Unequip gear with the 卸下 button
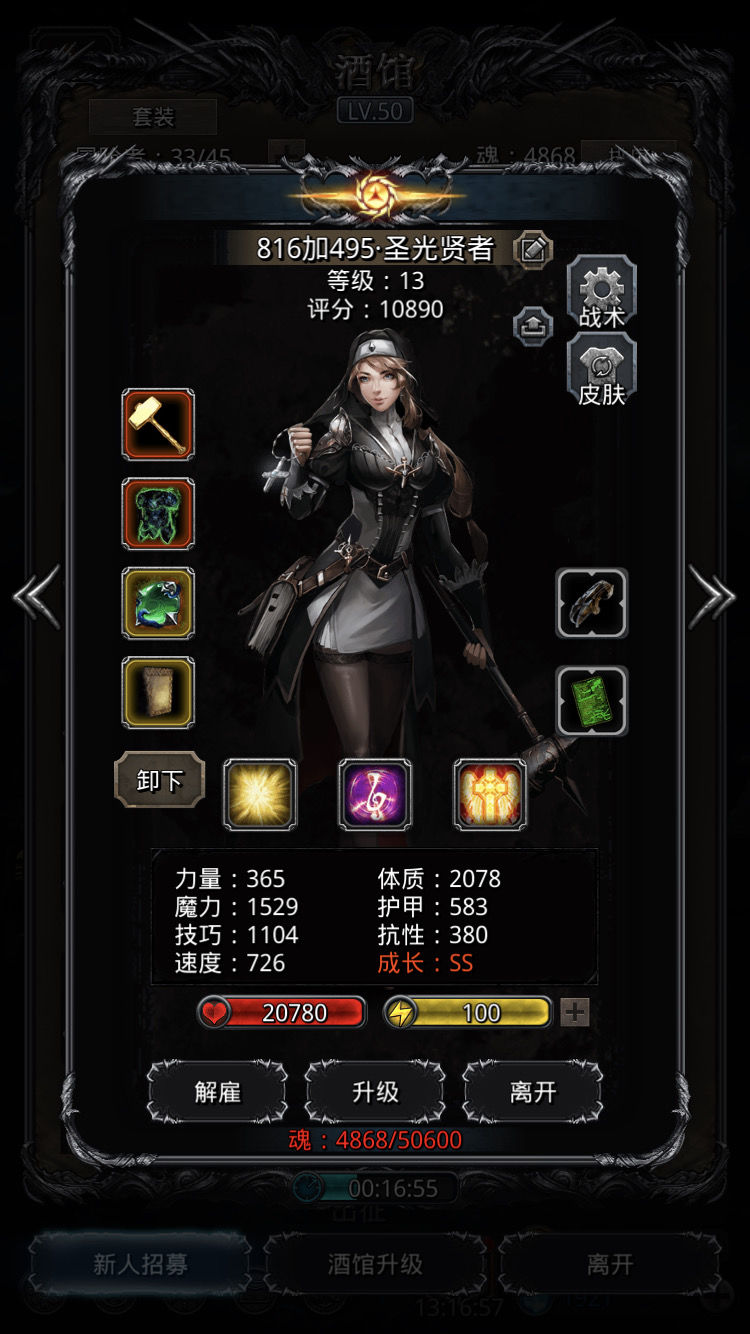750x1334 pixels. coord(160,780)
